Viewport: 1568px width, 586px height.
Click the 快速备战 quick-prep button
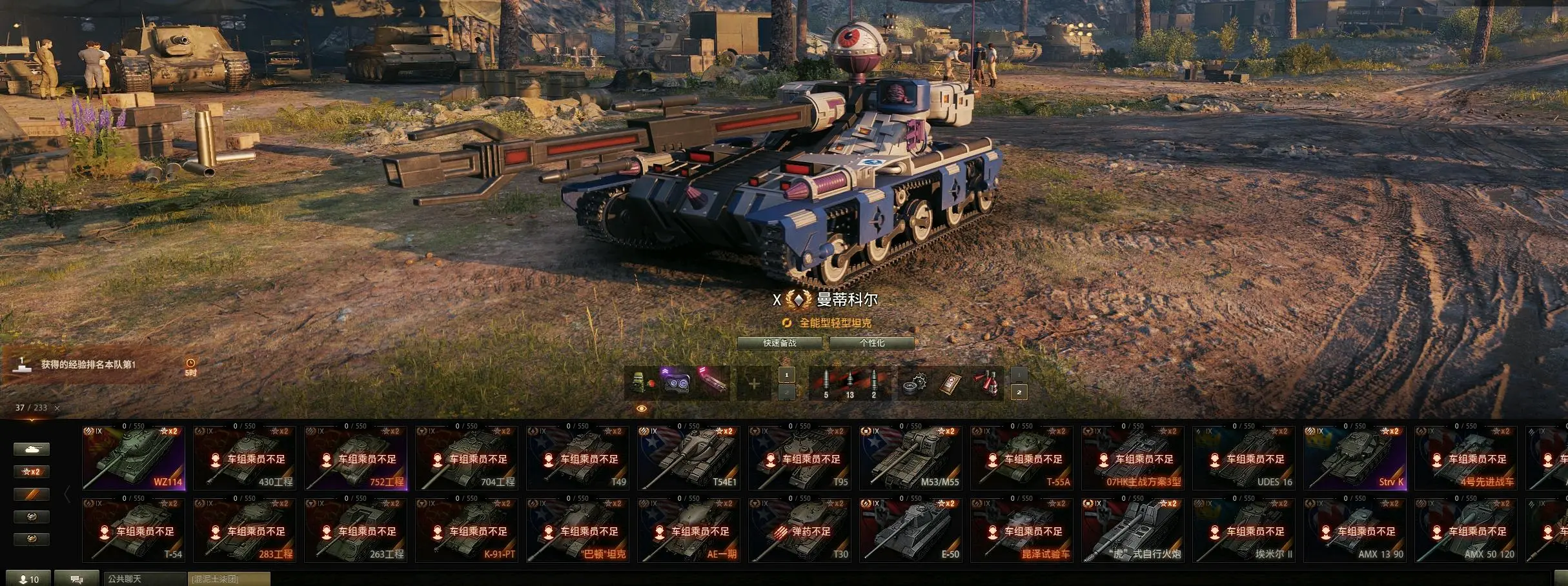(780, 343)
